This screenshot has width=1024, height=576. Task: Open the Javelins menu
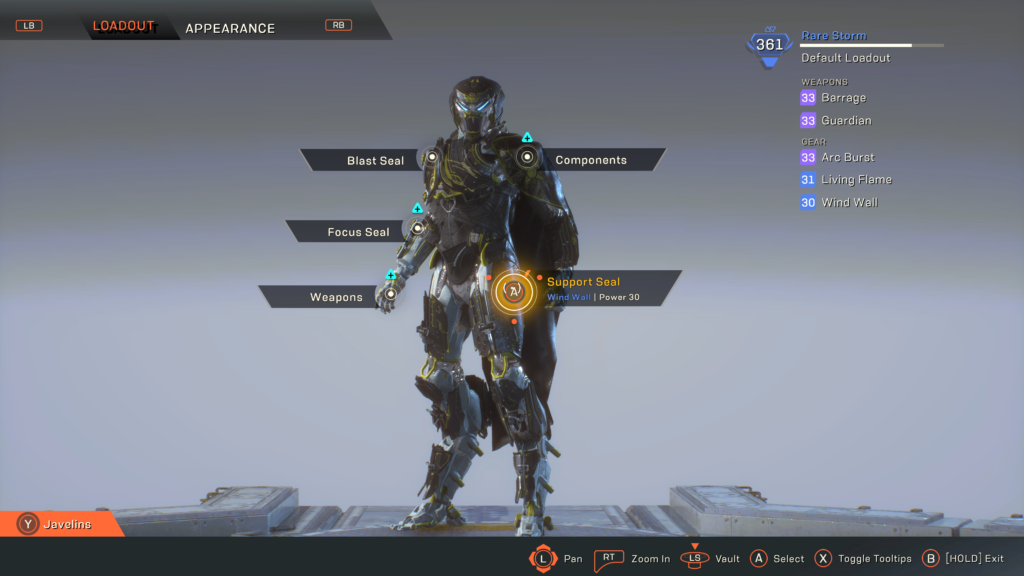point(66,524)
